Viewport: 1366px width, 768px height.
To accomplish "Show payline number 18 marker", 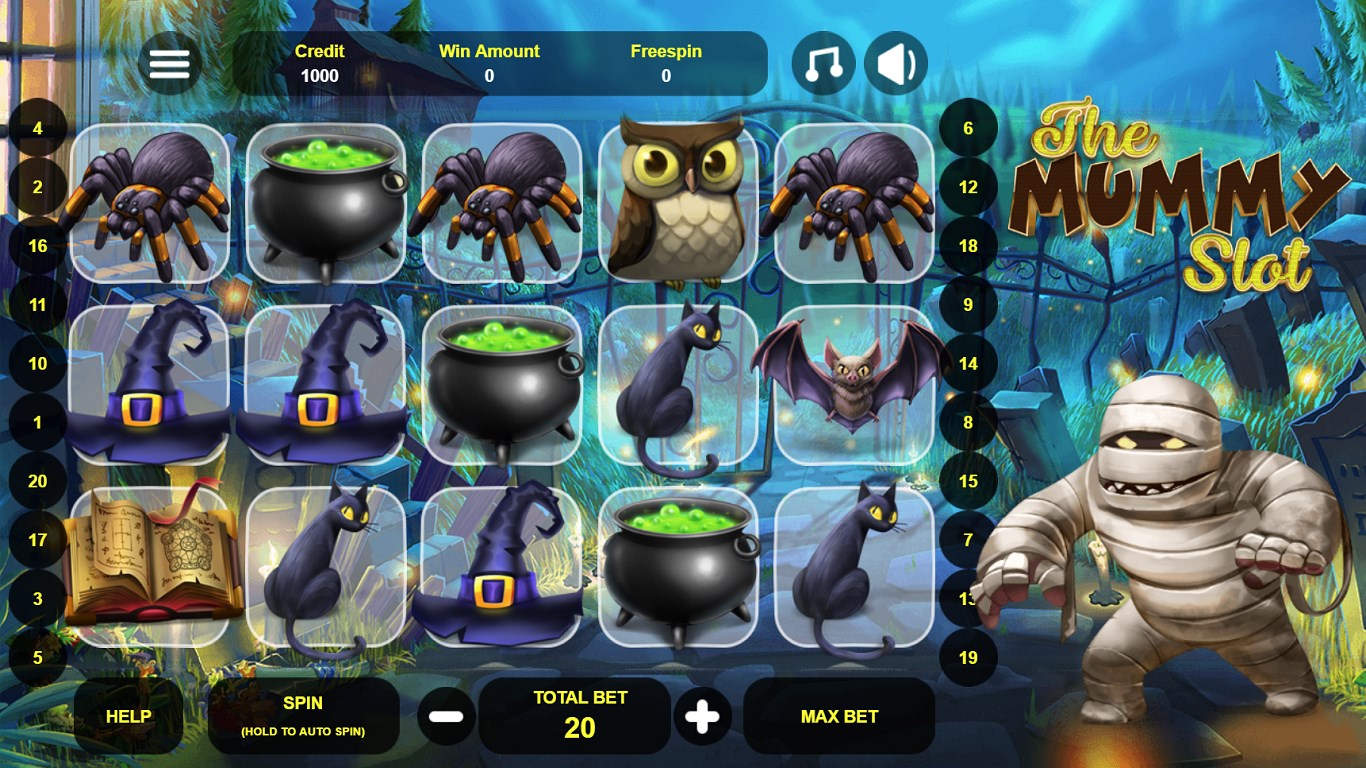I will pos(968,246).
